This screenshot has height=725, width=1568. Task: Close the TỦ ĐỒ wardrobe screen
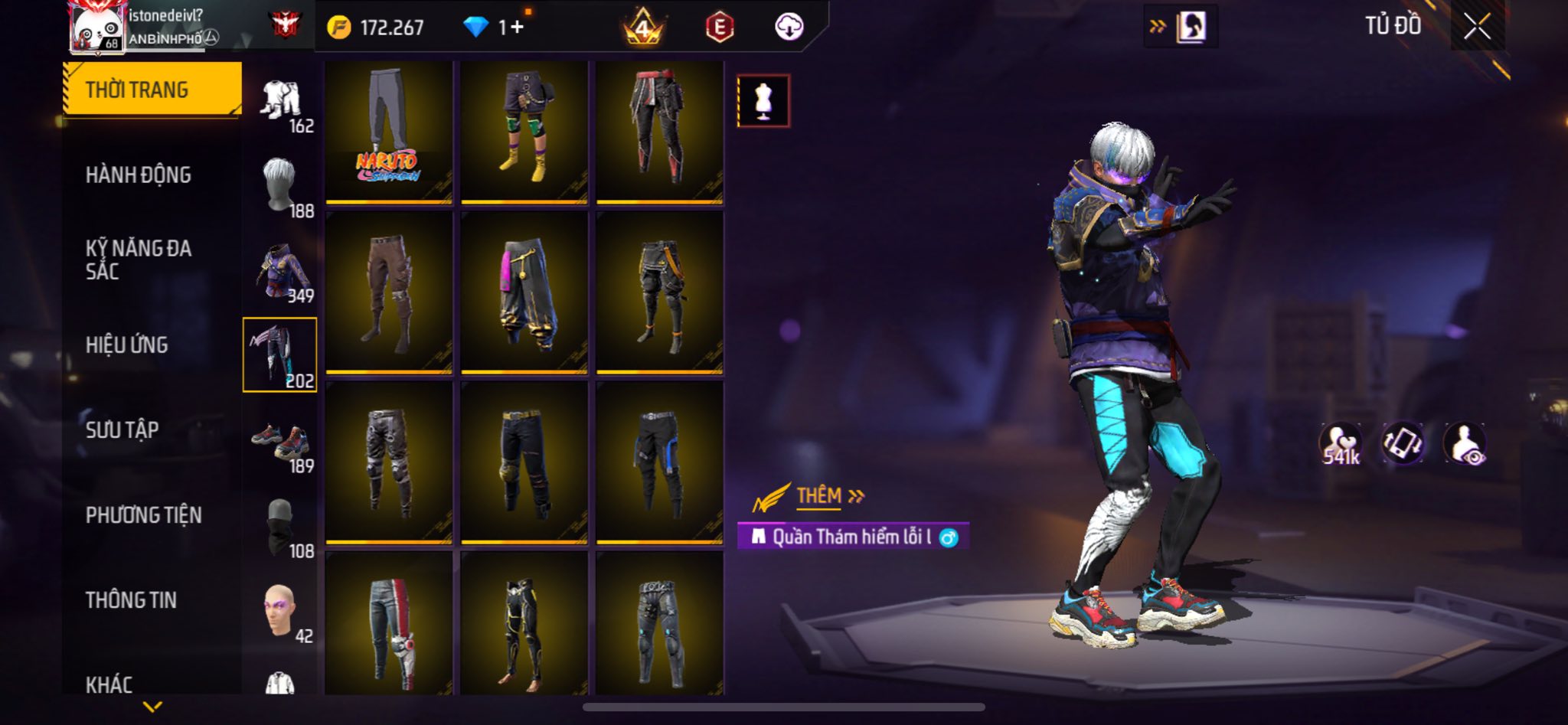coord(1477,27)
